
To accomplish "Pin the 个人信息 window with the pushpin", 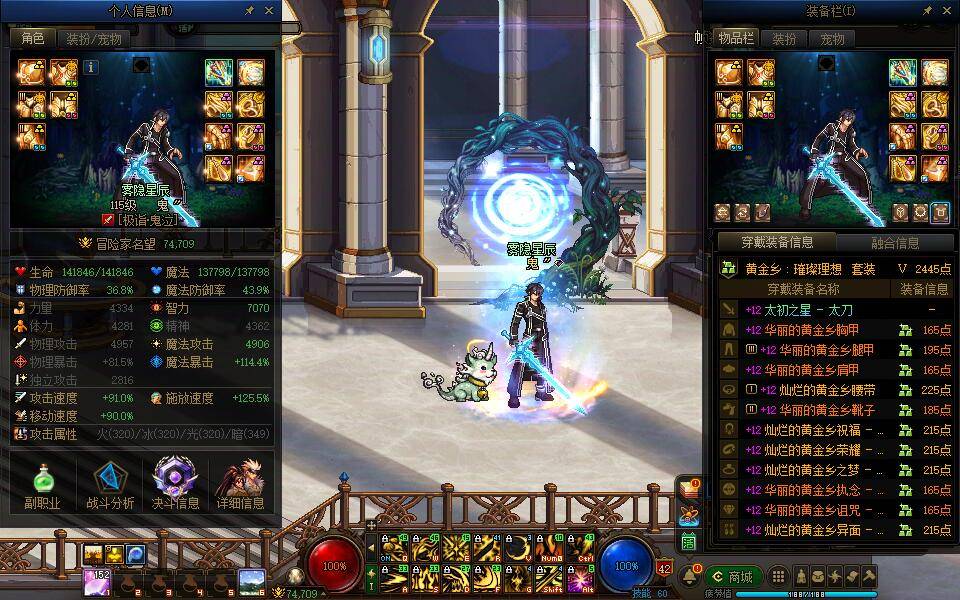I will click(x=249, y=10).
